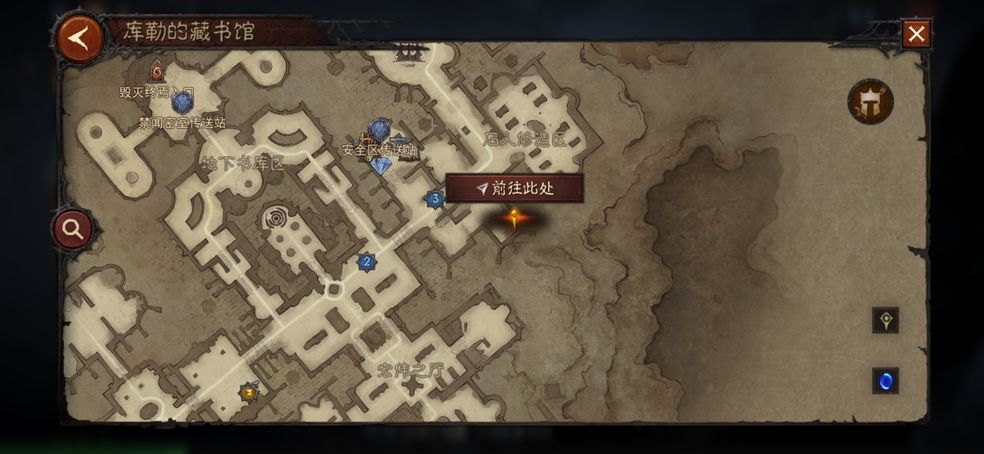Screen dimensions: 984x454
Task: Select the 毁灭终焉入口 dungeon entrance marker
Action: pyautogui.click(x=157, y=72)
